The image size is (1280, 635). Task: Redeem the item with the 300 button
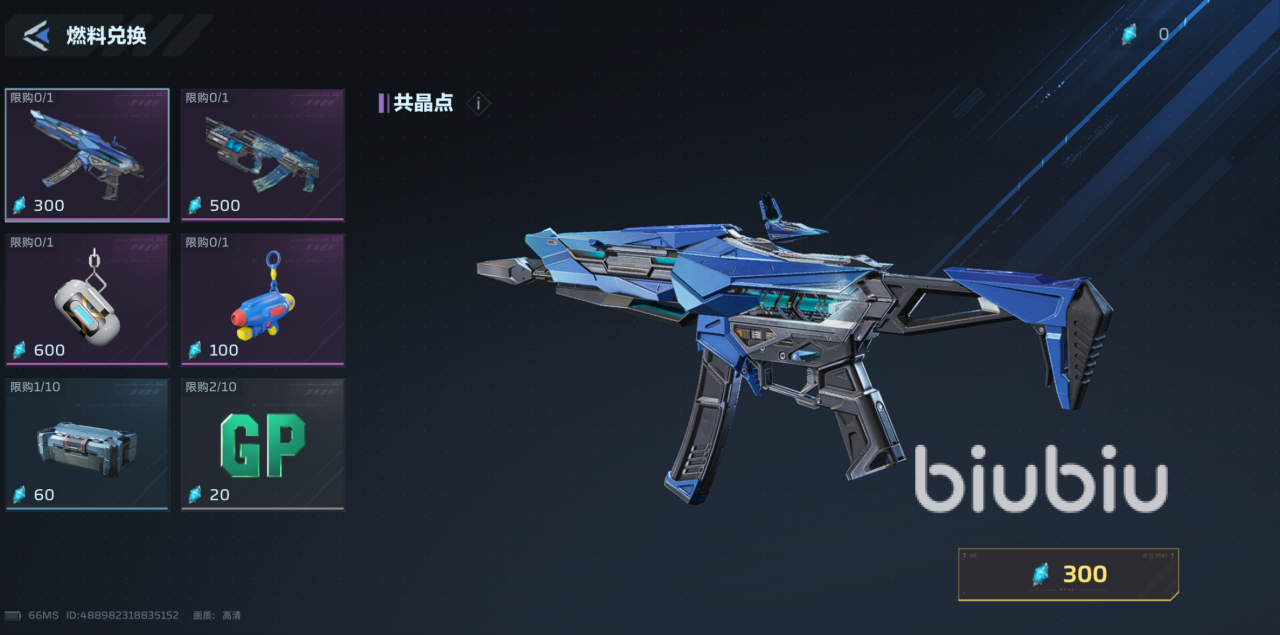[x=1068, y=574]
